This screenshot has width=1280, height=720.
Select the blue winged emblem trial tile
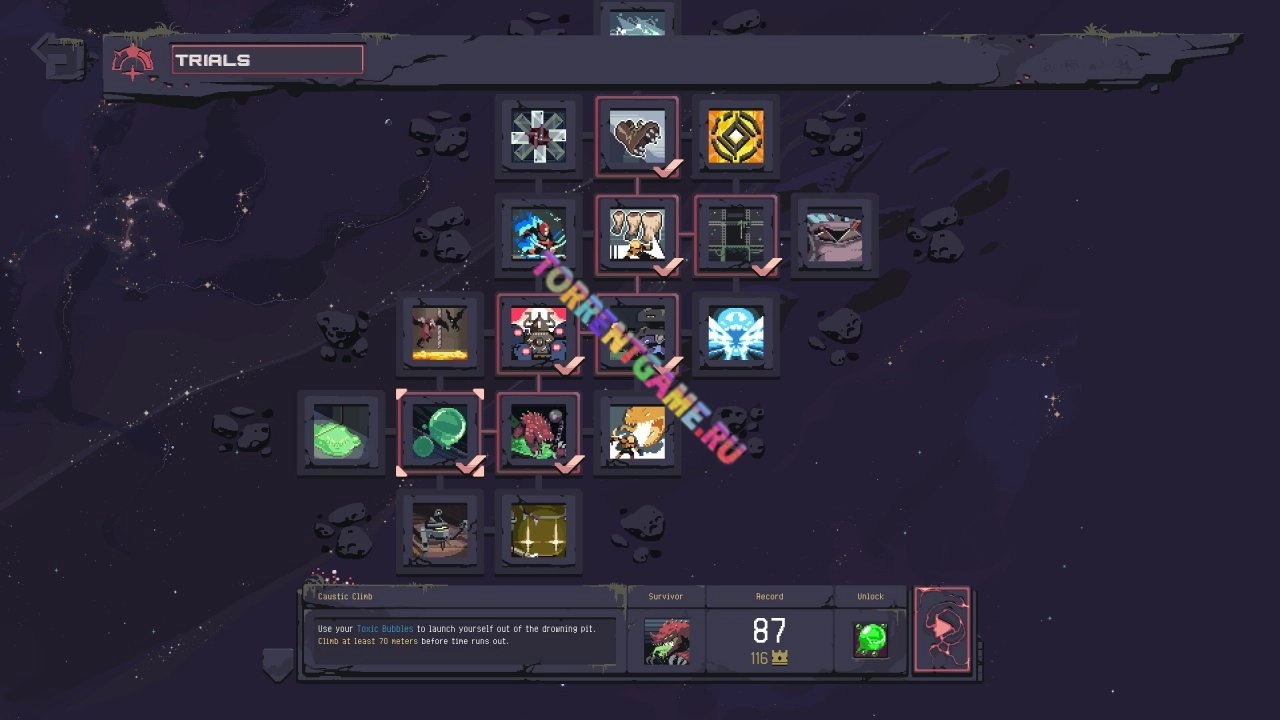pos(736,335)
